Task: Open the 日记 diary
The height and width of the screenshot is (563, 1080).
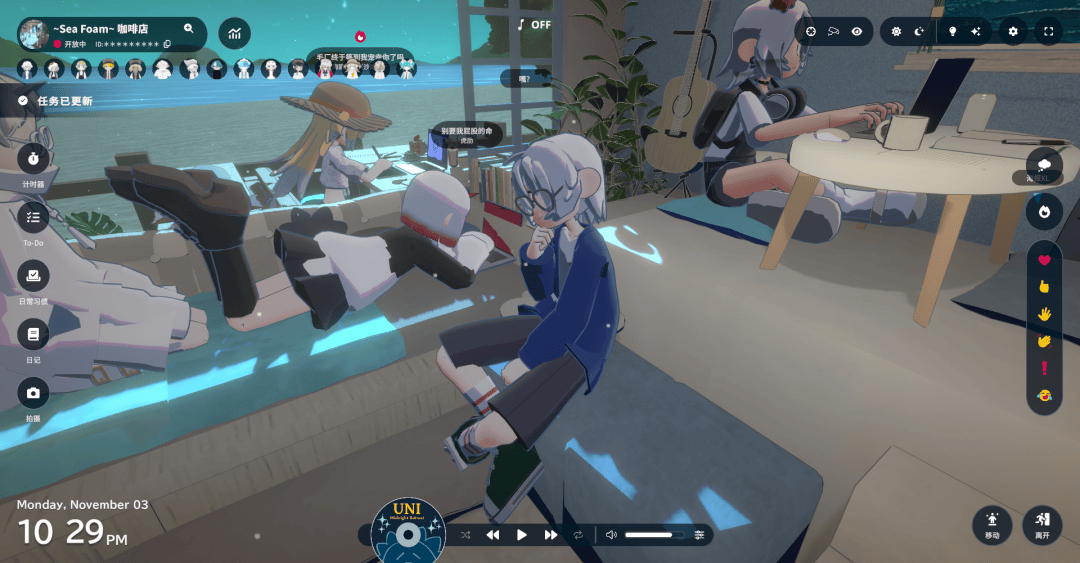Action: click(x=33, y=334)
